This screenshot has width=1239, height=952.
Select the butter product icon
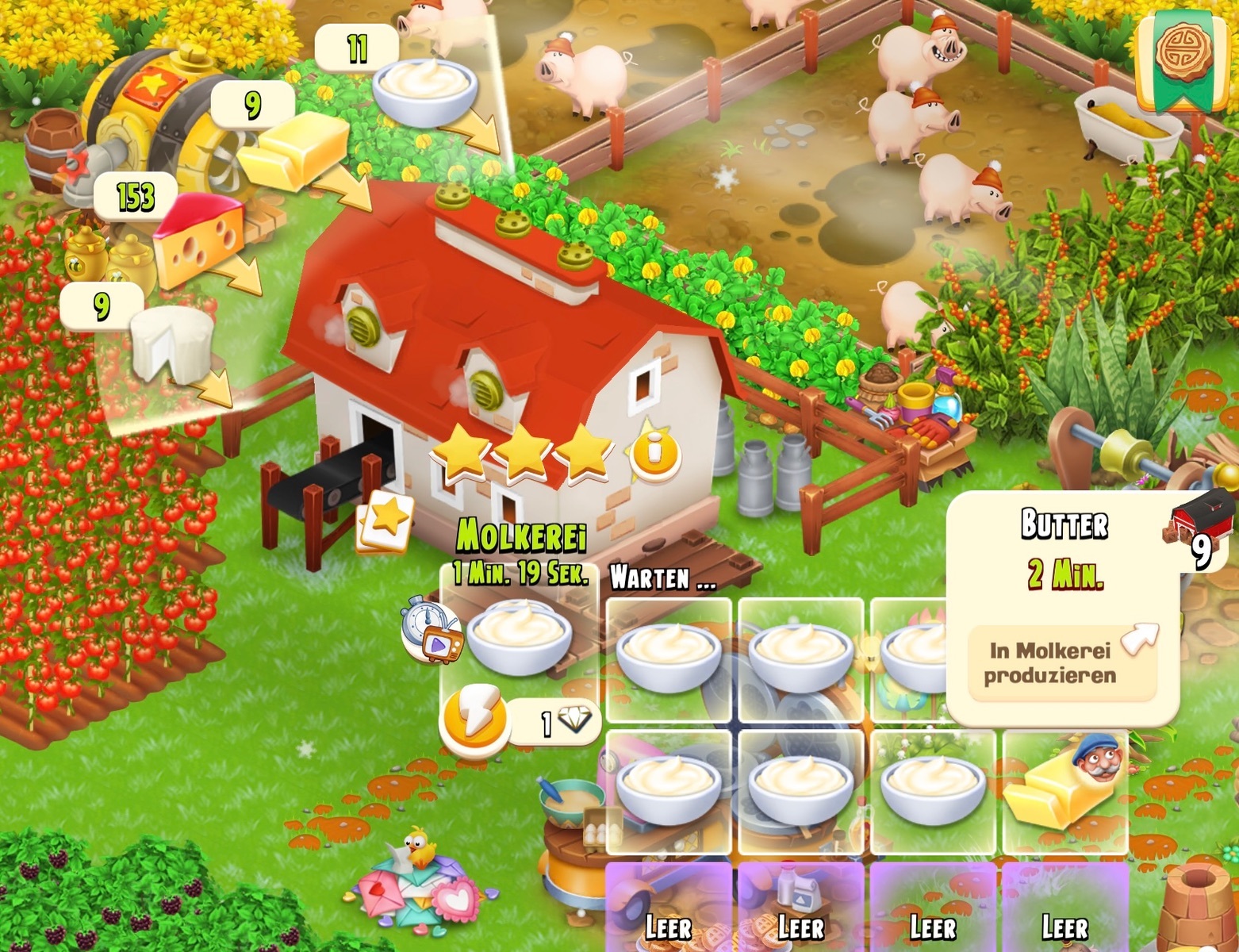click(293, 149)
